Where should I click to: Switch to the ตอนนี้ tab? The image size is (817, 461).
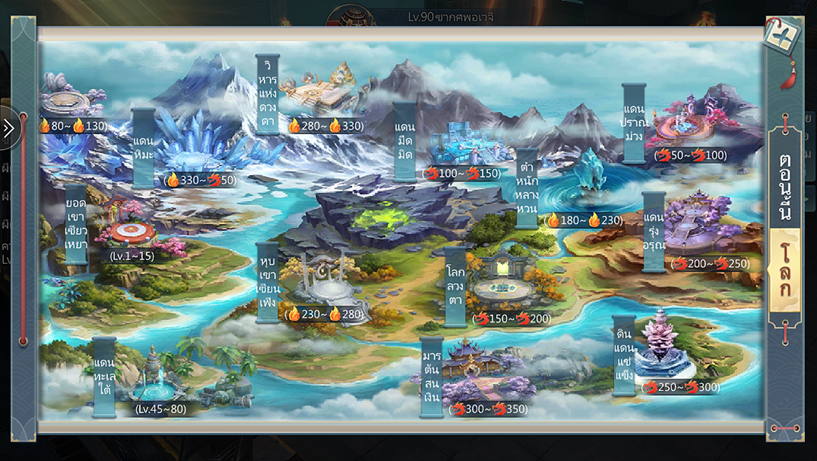pos(784,176)
